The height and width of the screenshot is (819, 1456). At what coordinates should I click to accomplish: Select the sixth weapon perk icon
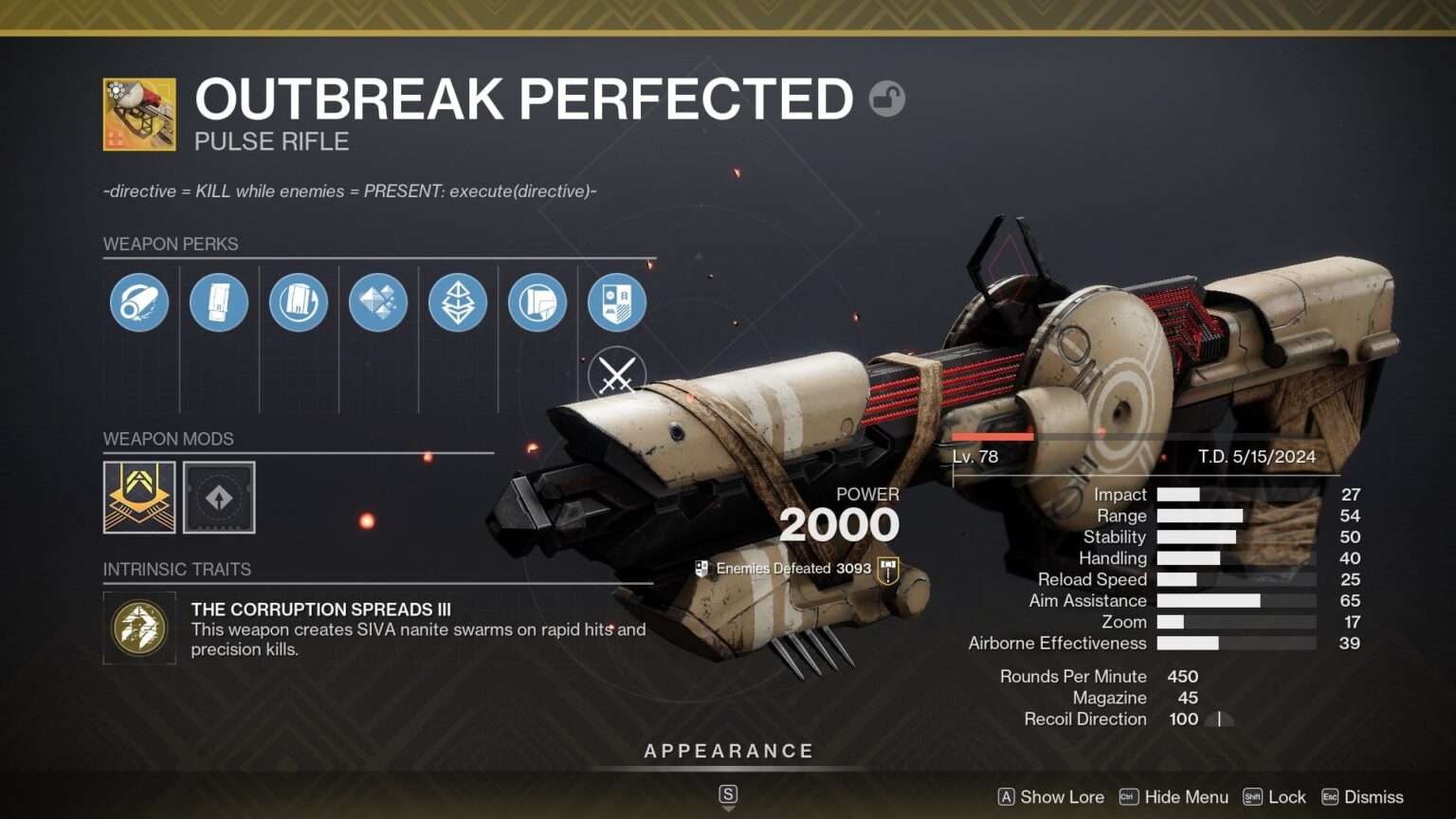(537, 301)
